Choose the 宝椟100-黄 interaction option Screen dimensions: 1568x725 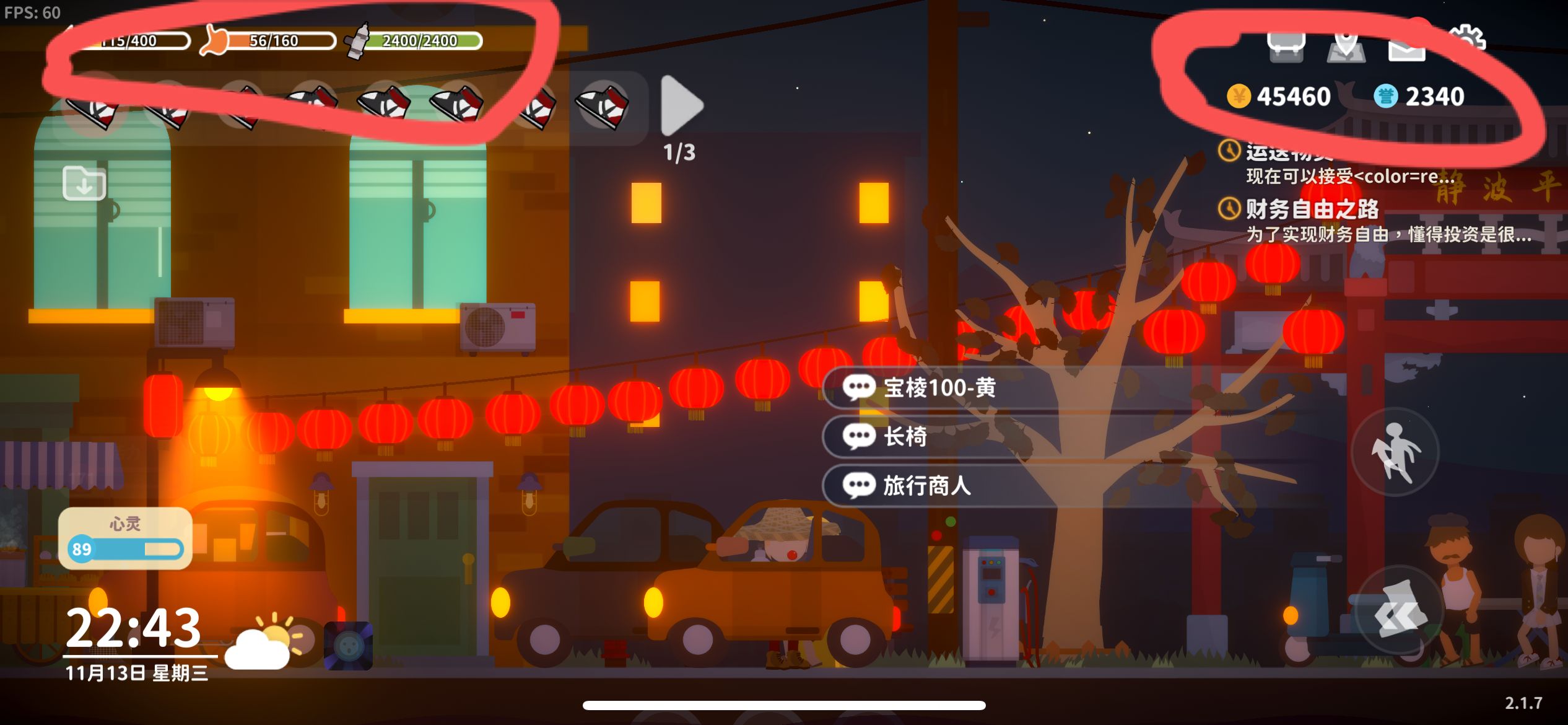940,388
